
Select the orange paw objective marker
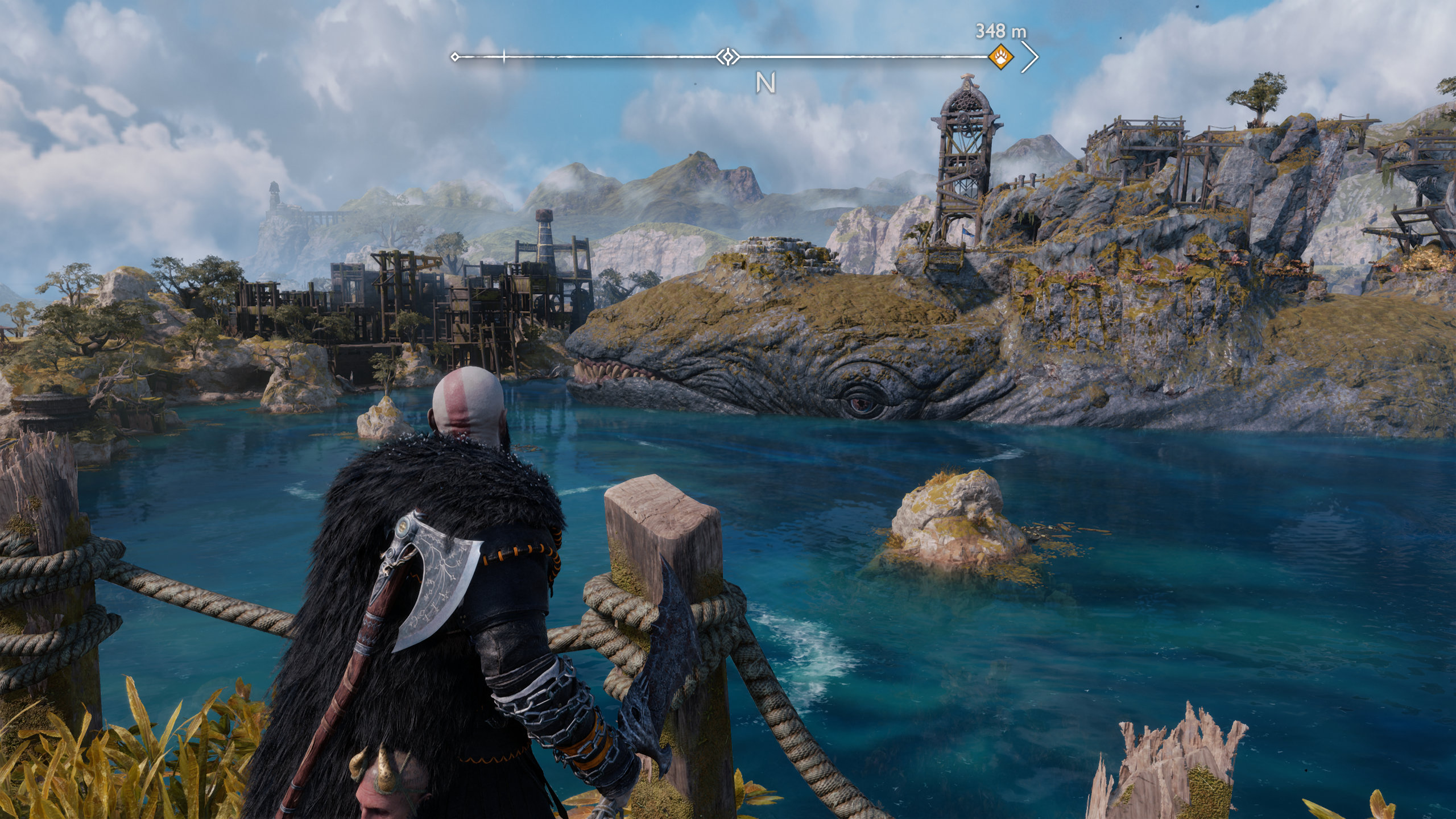coord(1000,57)
